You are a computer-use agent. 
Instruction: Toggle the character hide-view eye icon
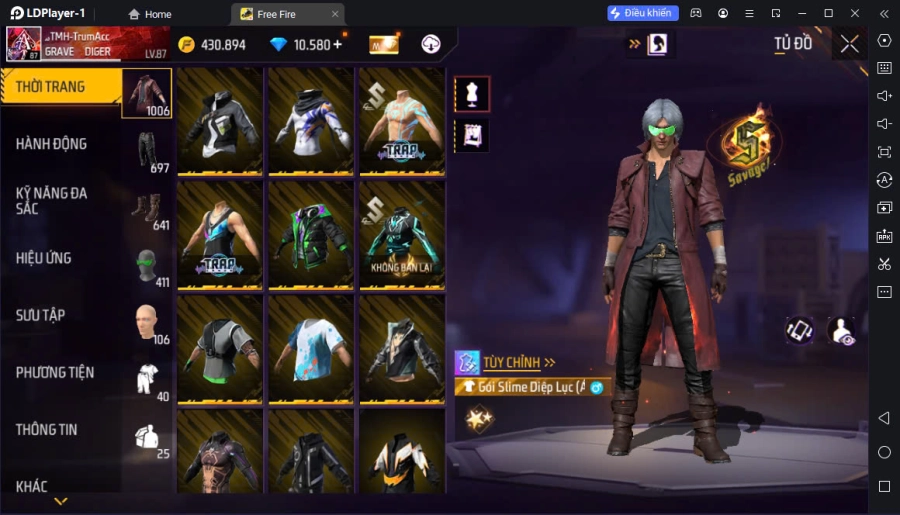tap(842, 331)
